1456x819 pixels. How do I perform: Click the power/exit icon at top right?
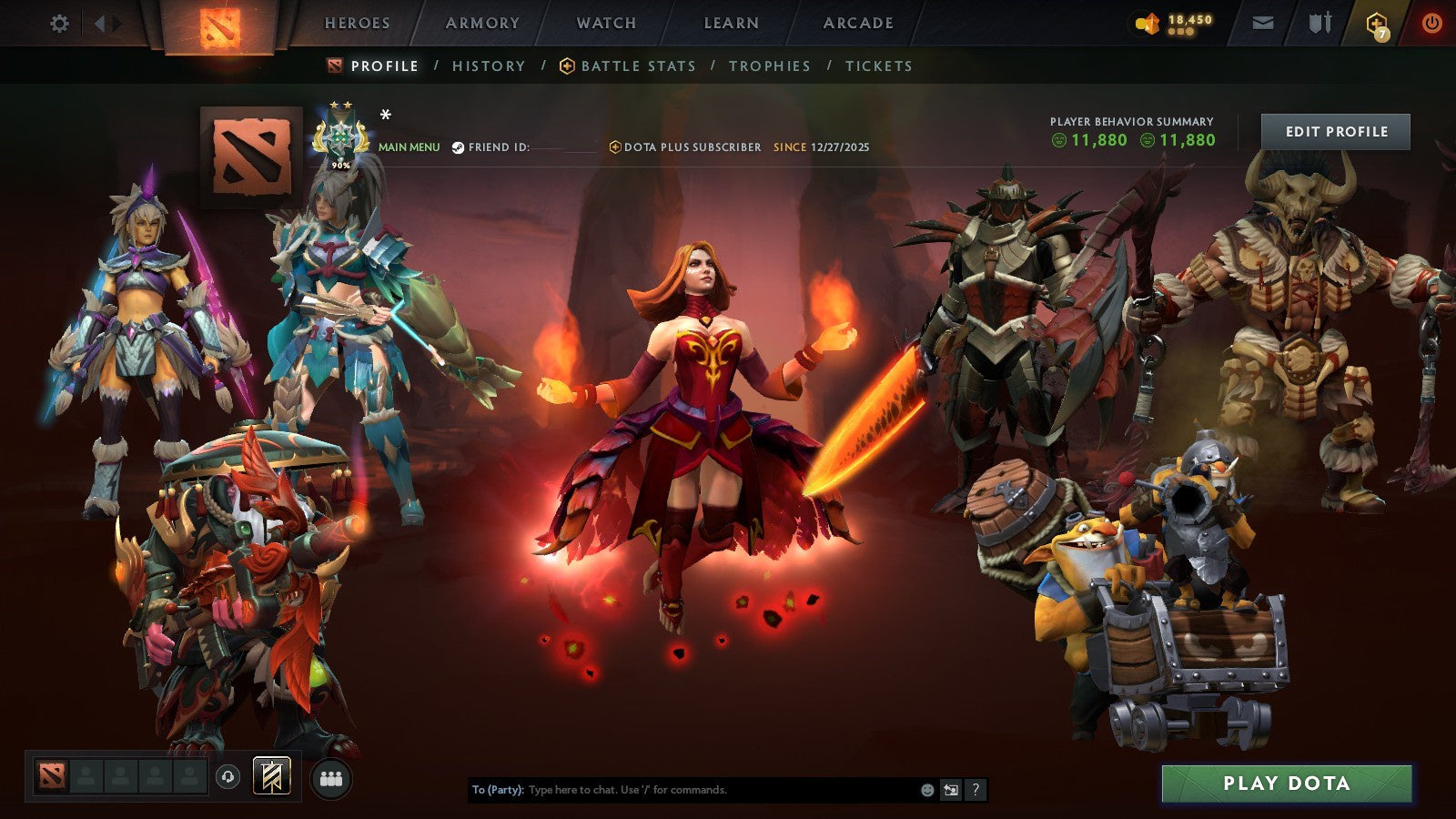coord(1430,23)
